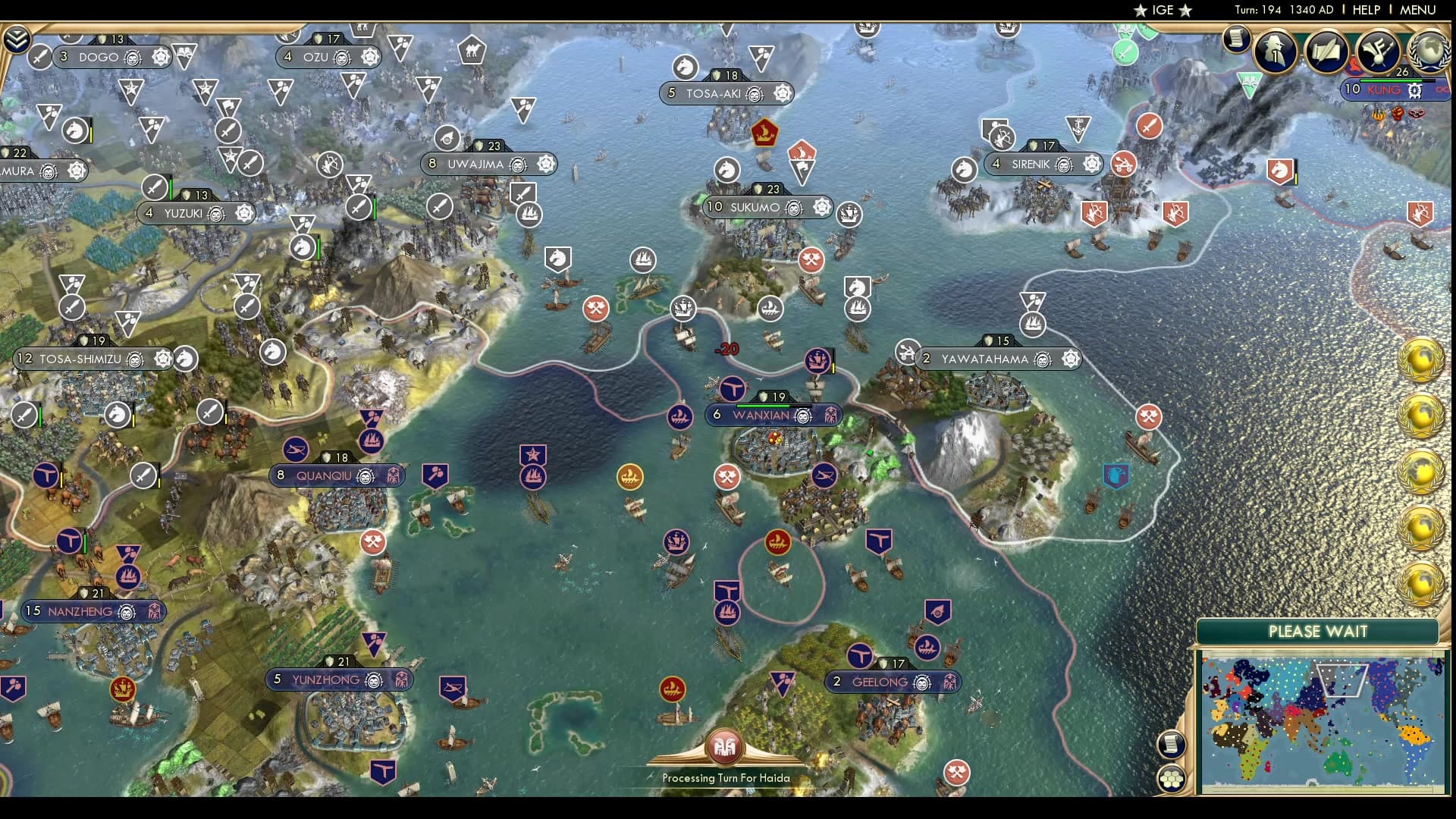Click the PLEASE WAIT end-turn button

coord(1317,631)
